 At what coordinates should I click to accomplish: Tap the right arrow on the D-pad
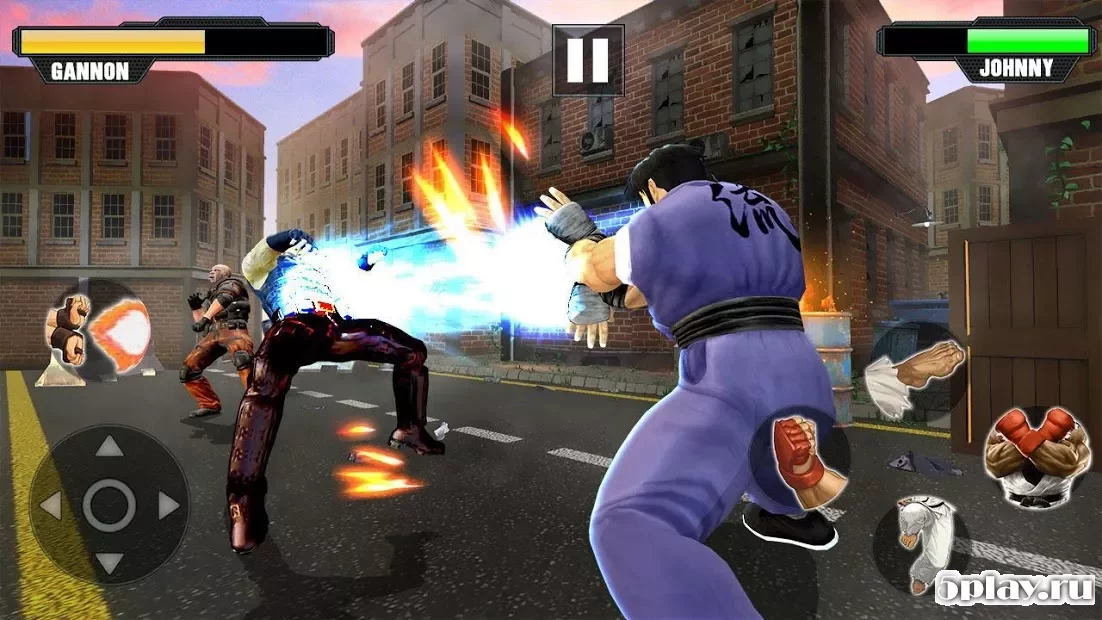168,506
